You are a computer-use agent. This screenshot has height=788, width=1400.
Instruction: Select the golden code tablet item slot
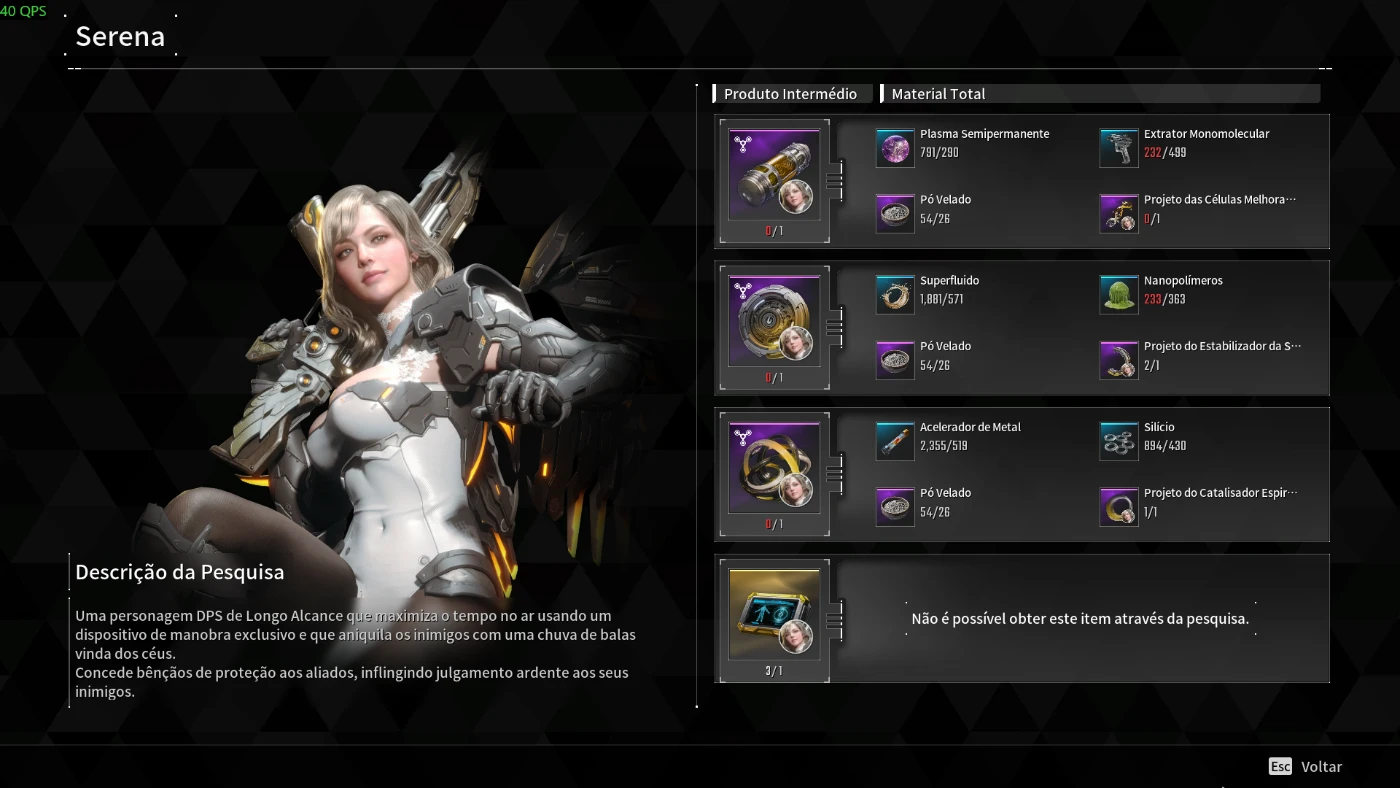[x=774, y=615]
